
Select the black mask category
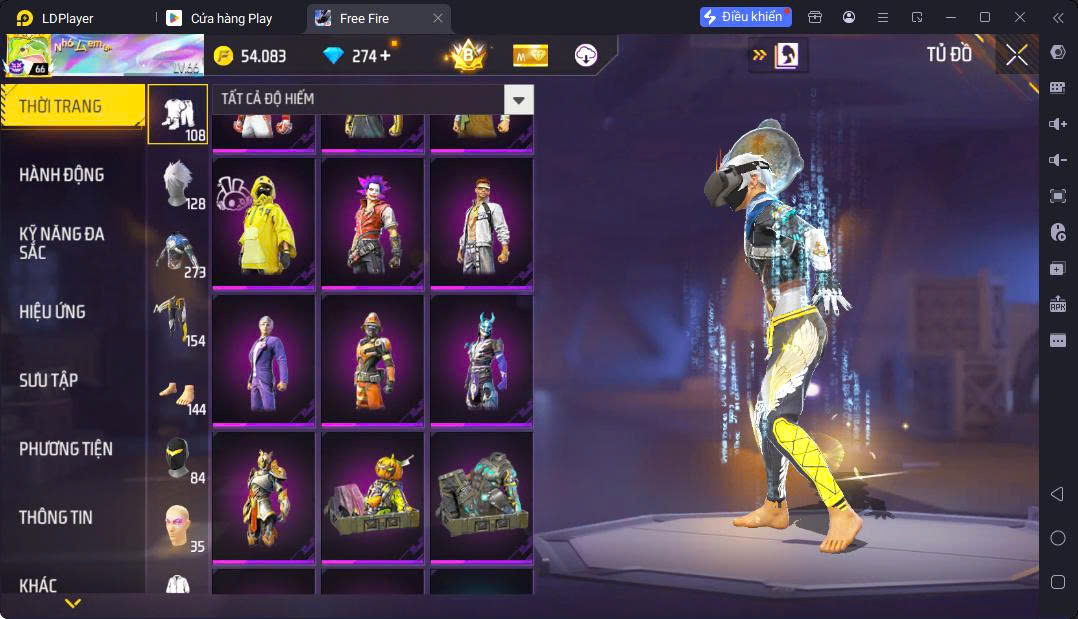(178, 458)
